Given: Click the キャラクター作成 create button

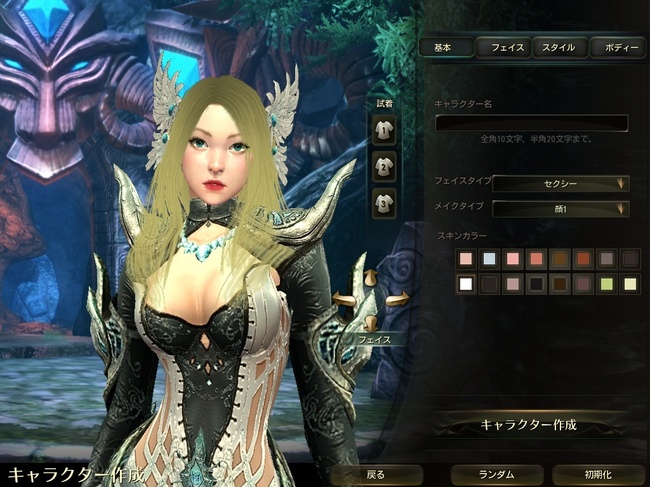Looking at the screenshot, I should pos(529,424).
